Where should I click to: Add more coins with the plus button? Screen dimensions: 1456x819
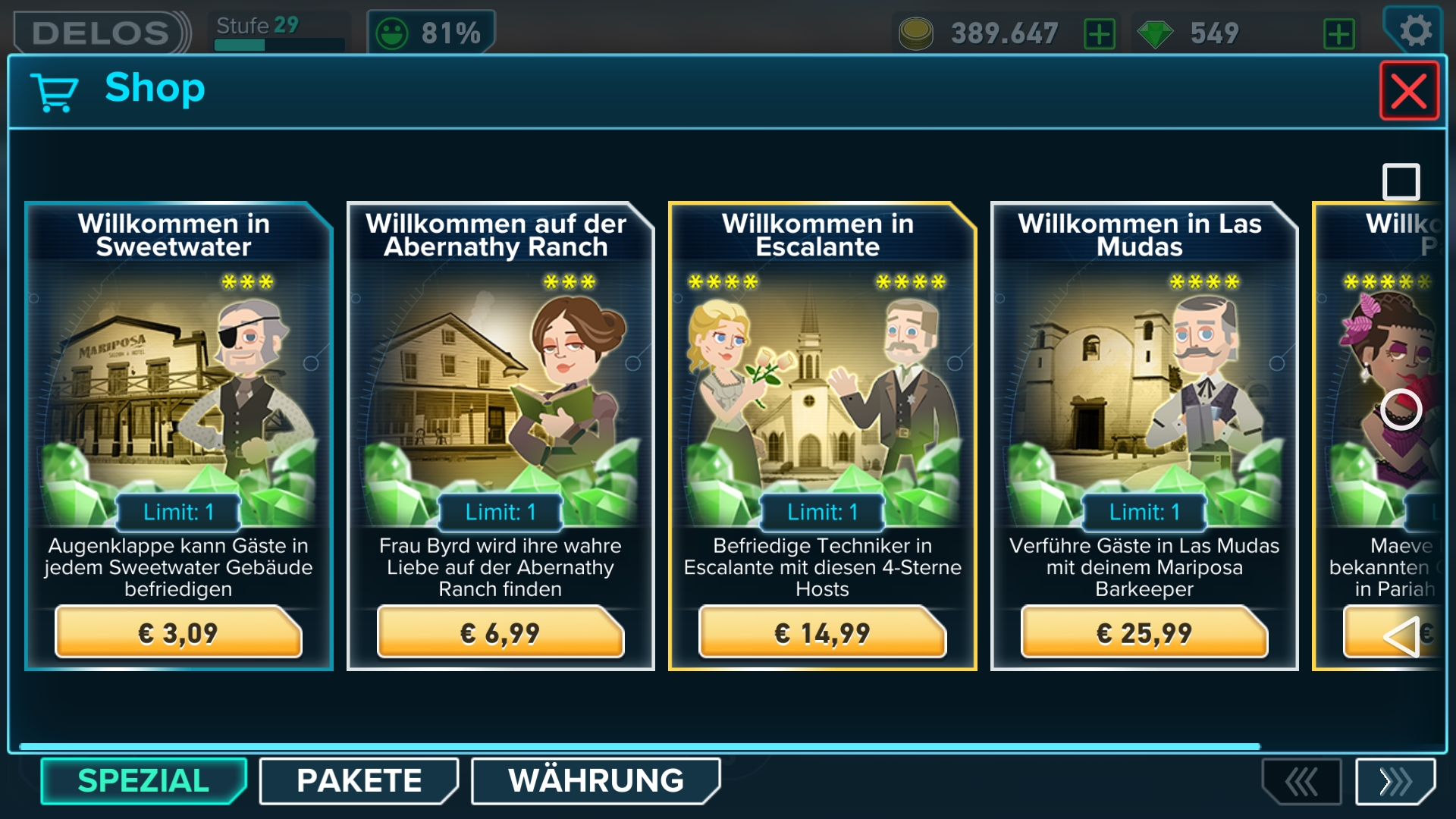(x=1100, y=34)
